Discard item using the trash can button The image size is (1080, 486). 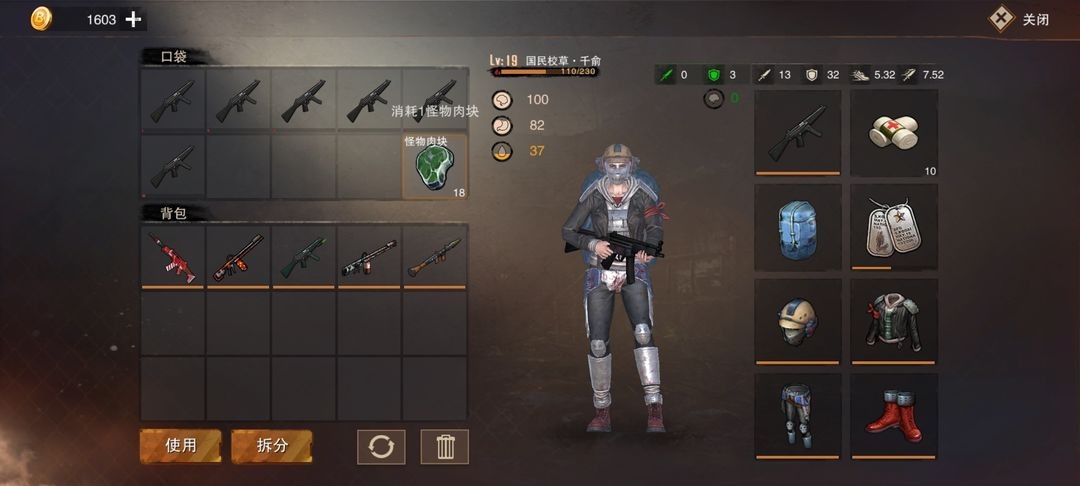tap(445, 446)
